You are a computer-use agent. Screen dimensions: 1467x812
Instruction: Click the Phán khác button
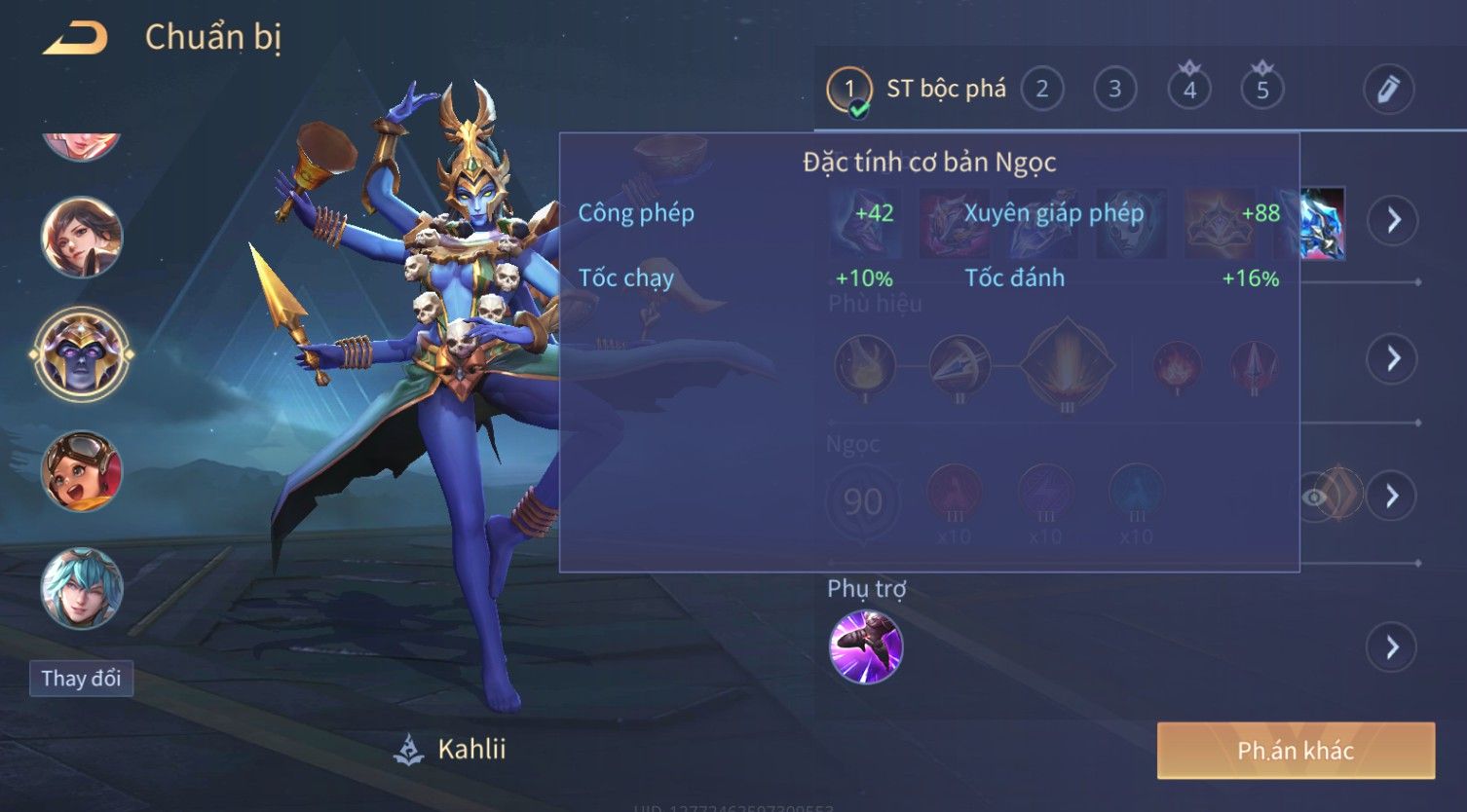[x=1296, y=751]
